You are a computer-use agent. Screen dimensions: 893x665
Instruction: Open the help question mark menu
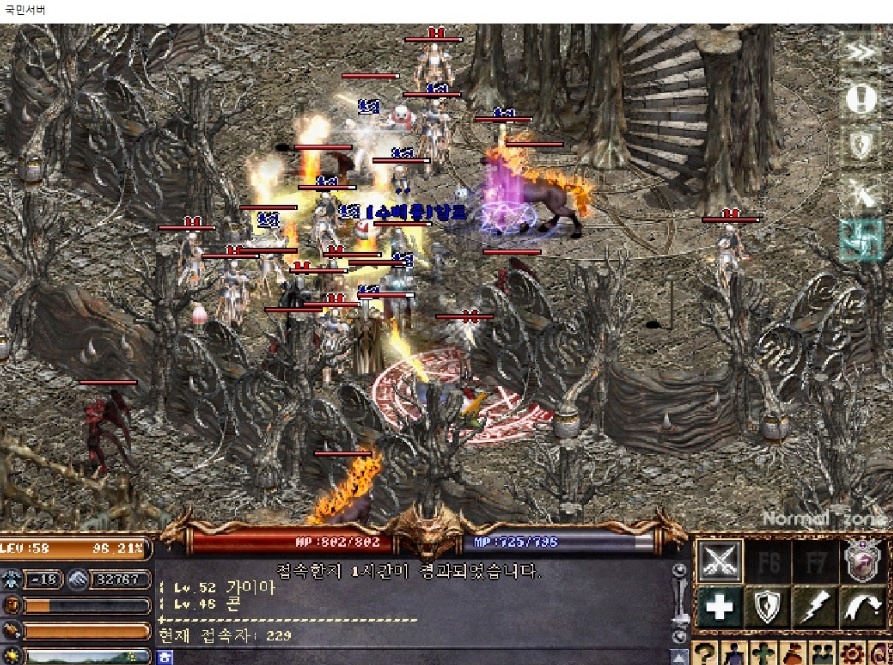pyautogui.click(x=704, y=655)
